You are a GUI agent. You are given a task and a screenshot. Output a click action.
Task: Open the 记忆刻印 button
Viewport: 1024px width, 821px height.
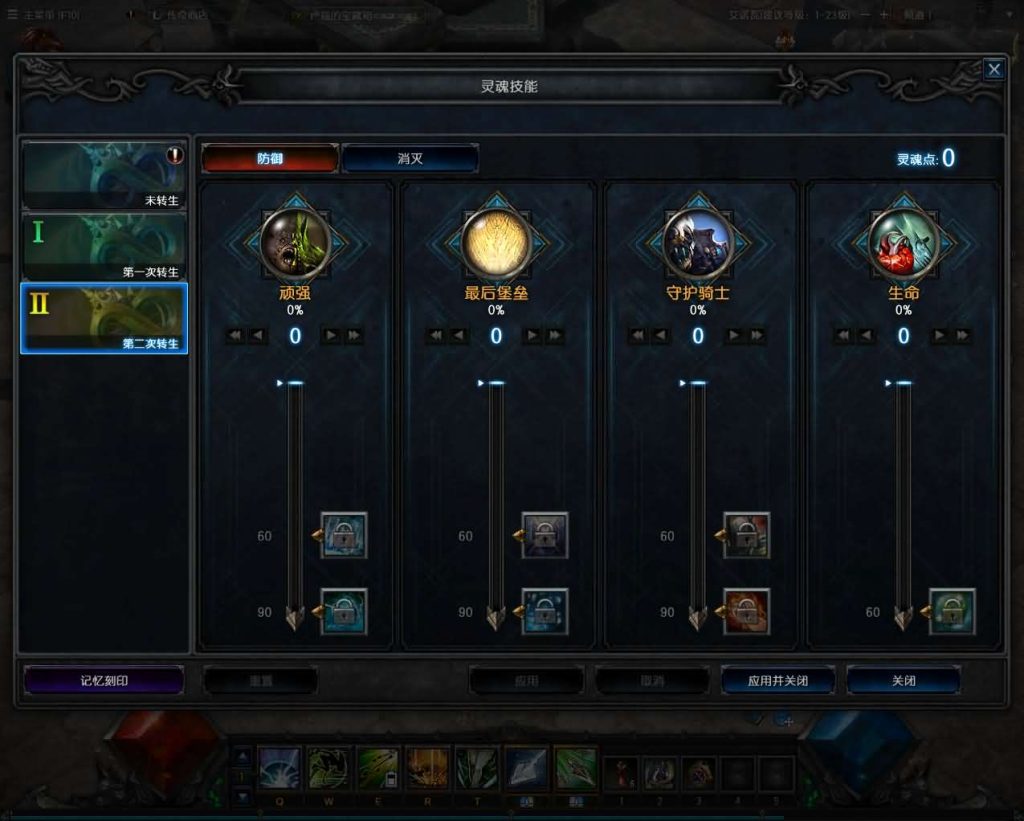click(x=104, y=681)
